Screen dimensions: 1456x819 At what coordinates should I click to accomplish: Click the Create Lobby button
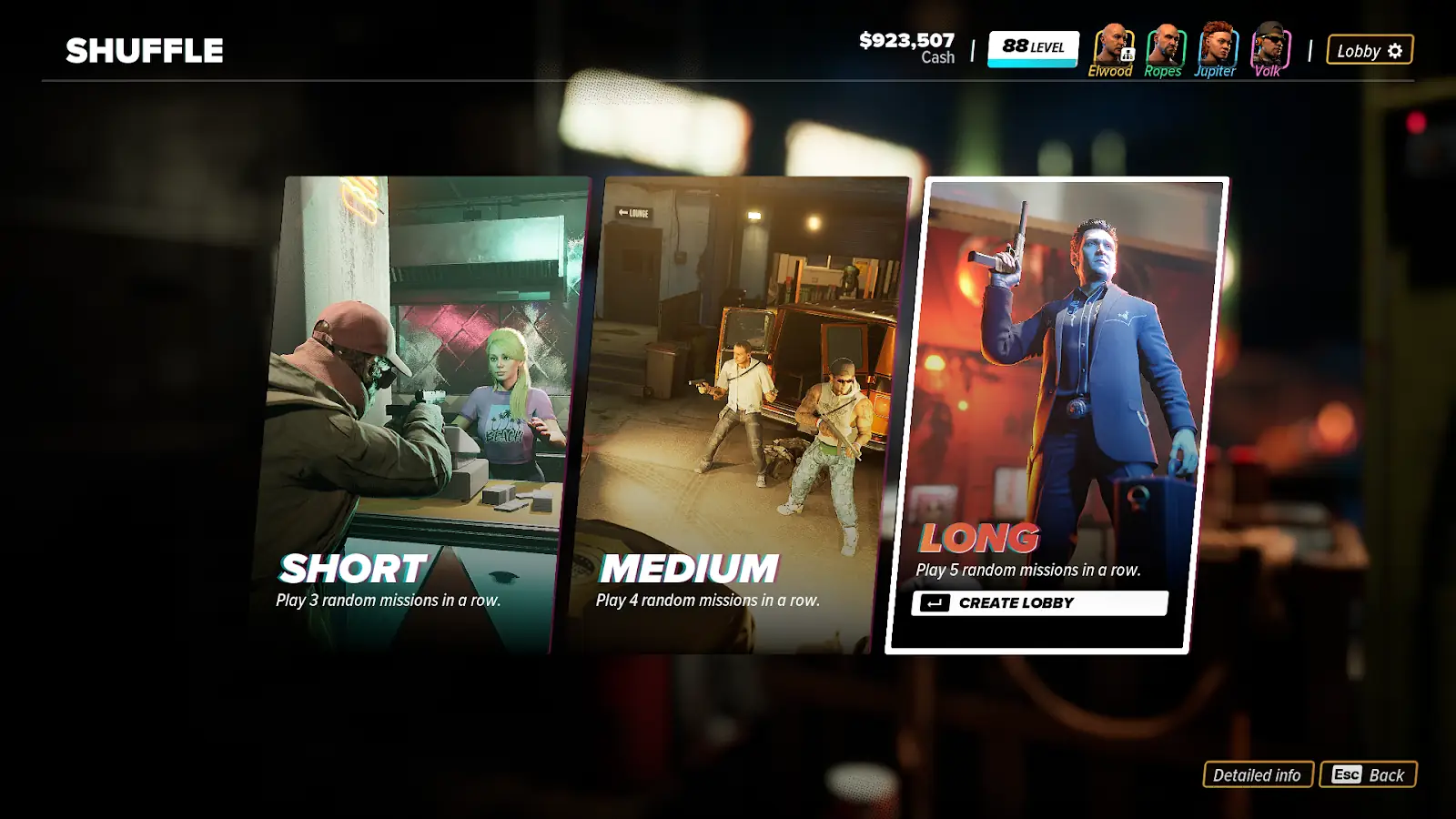pos(1039,603)
